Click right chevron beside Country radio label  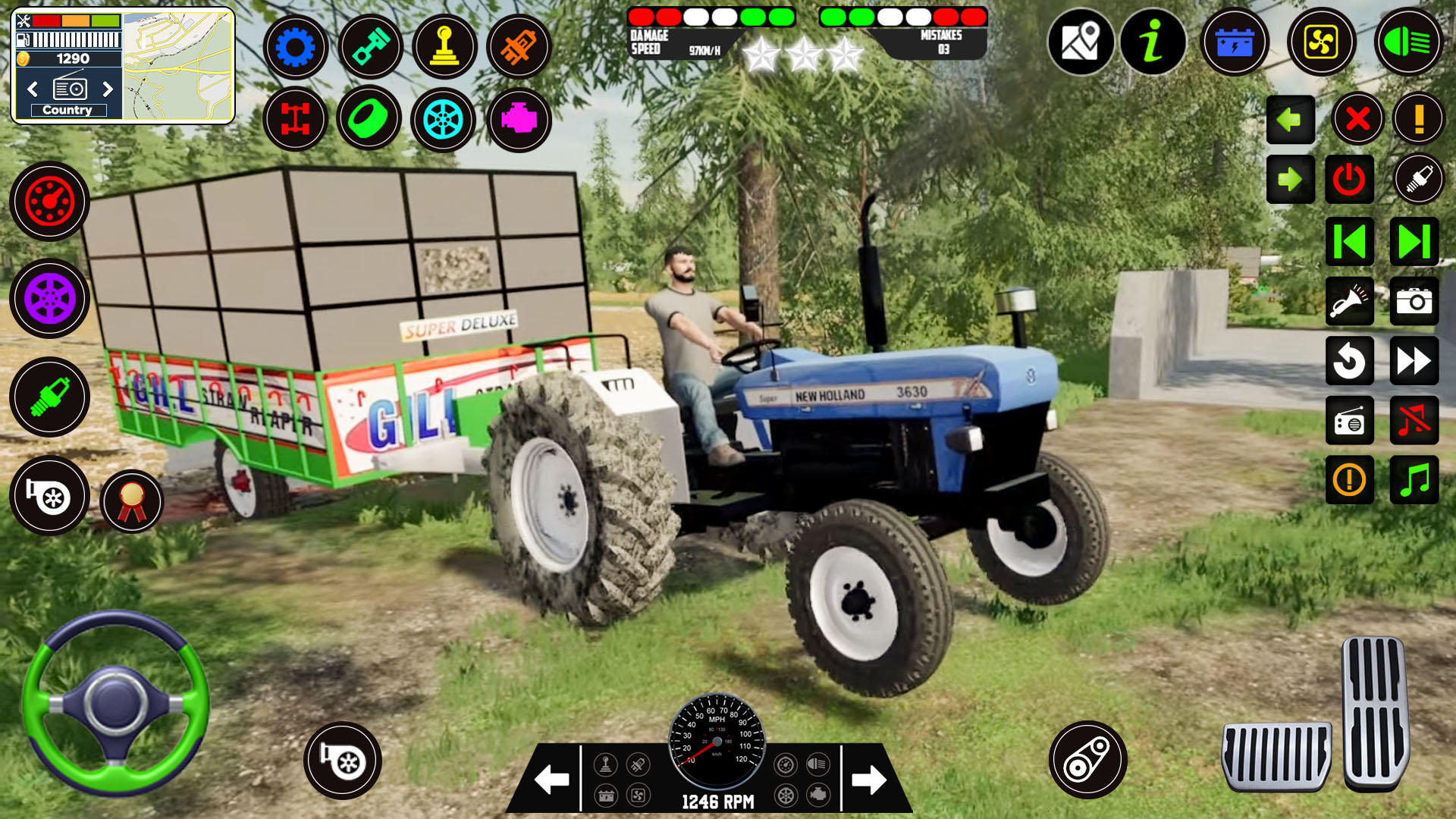click(108, 89)
